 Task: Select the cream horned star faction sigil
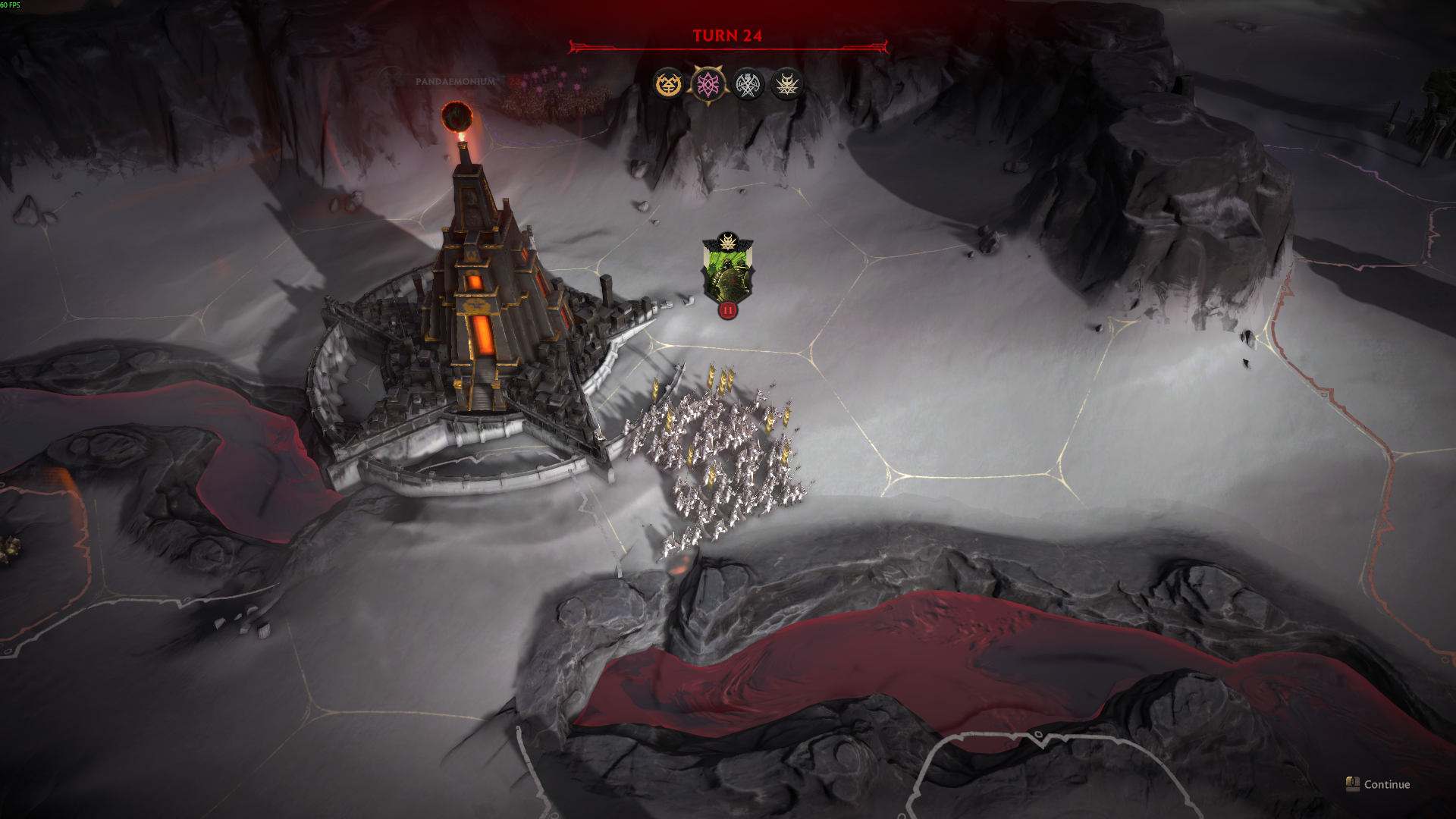[786, 84]
